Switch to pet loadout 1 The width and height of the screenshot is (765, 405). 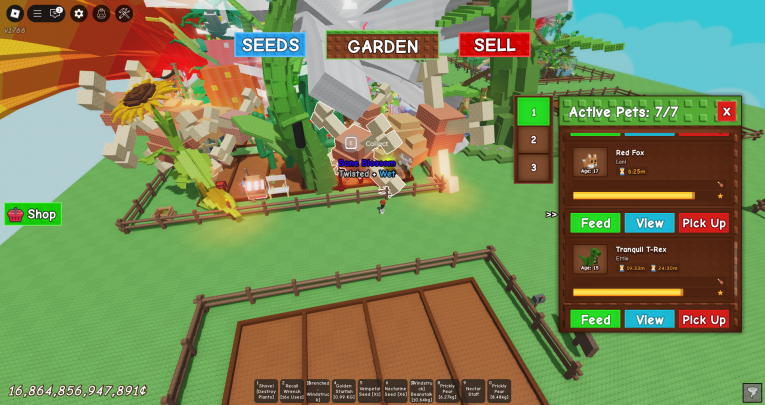[534, 112]
